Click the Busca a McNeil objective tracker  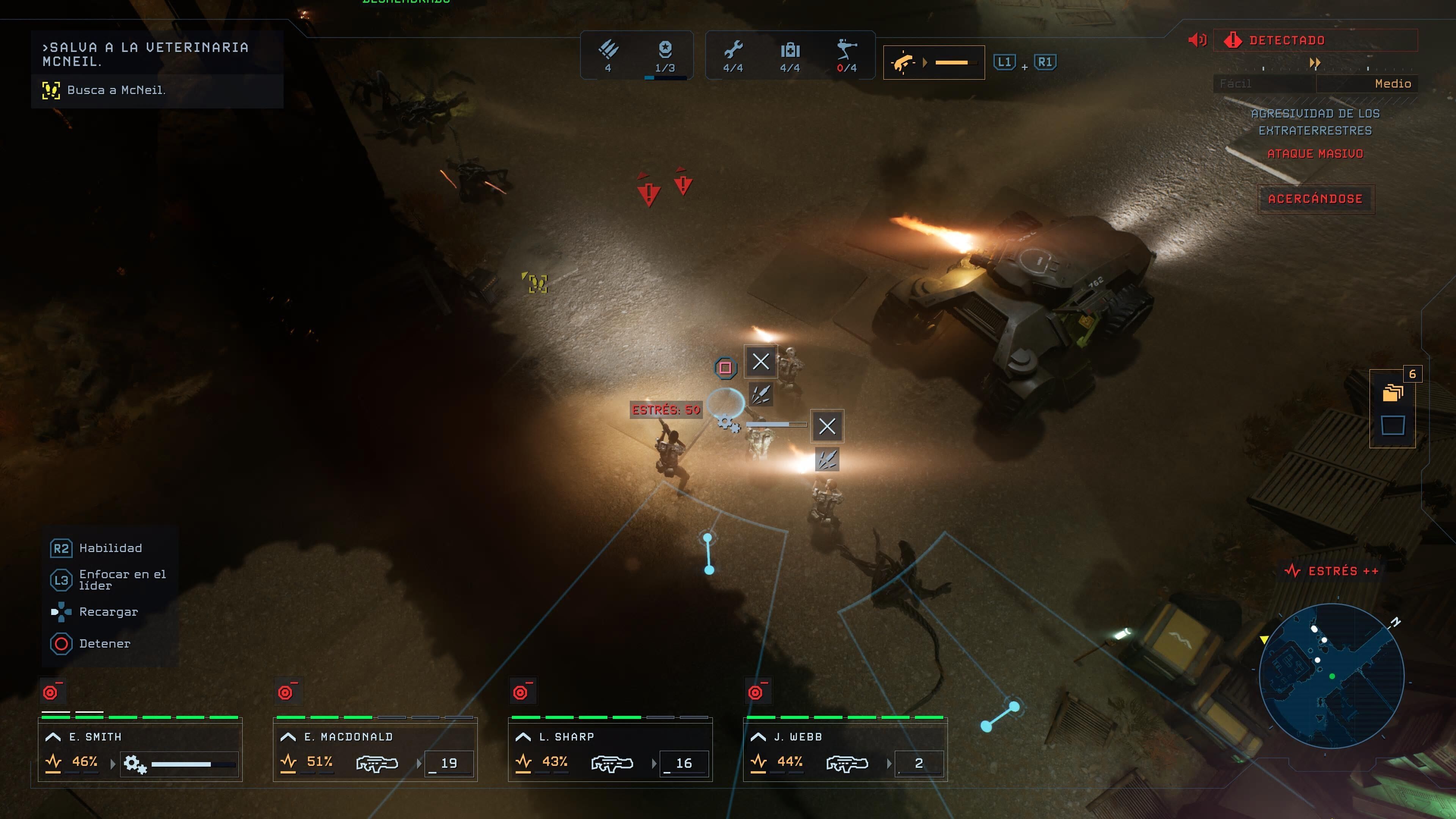[x=116, y=90]
